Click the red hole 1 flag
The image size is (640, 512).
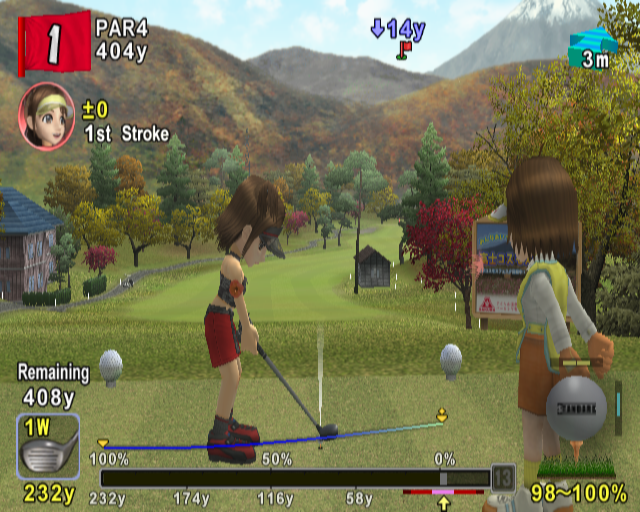52,42
